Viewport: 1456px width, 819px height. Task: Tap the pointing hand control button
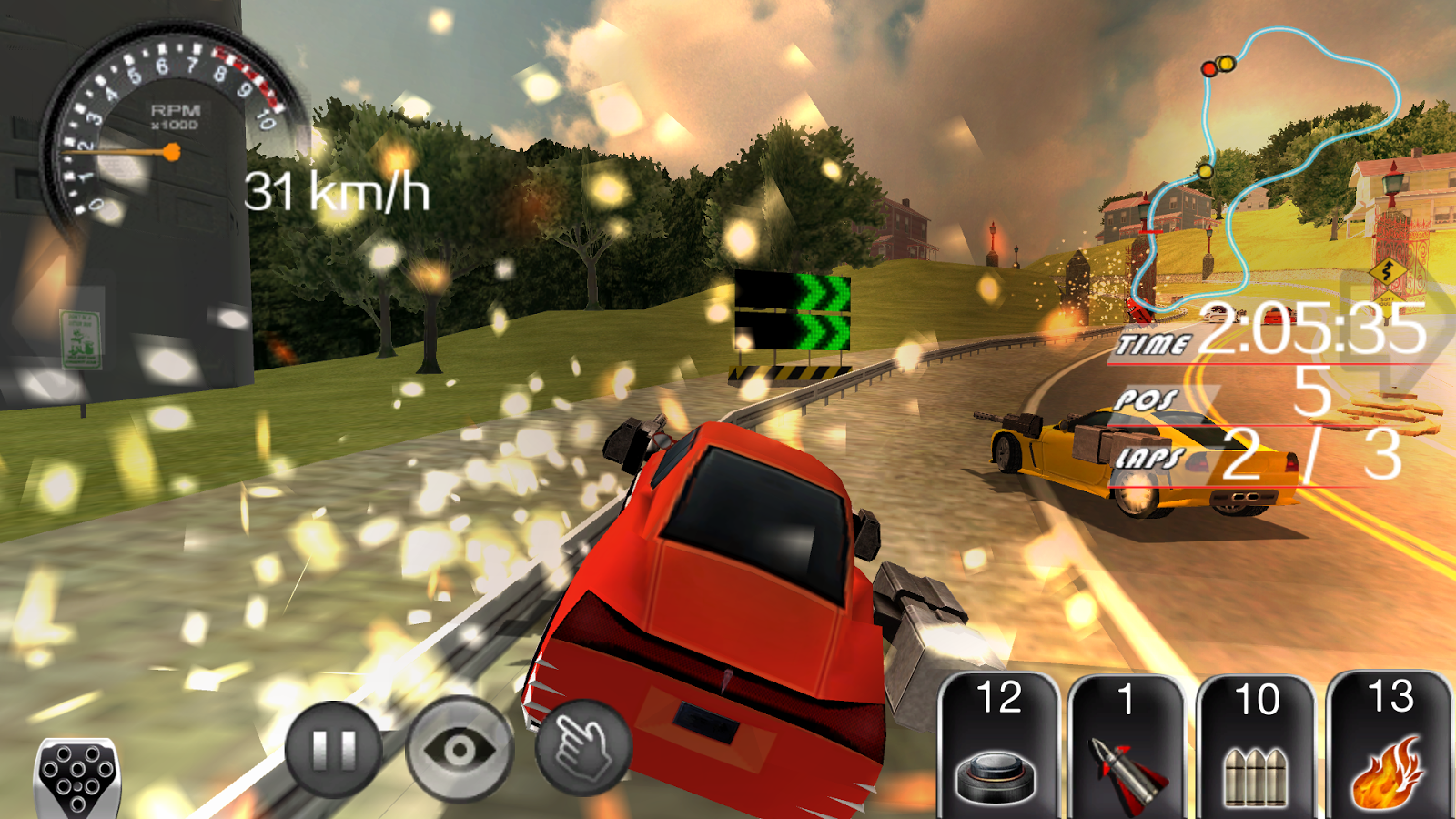coord(583,748)
